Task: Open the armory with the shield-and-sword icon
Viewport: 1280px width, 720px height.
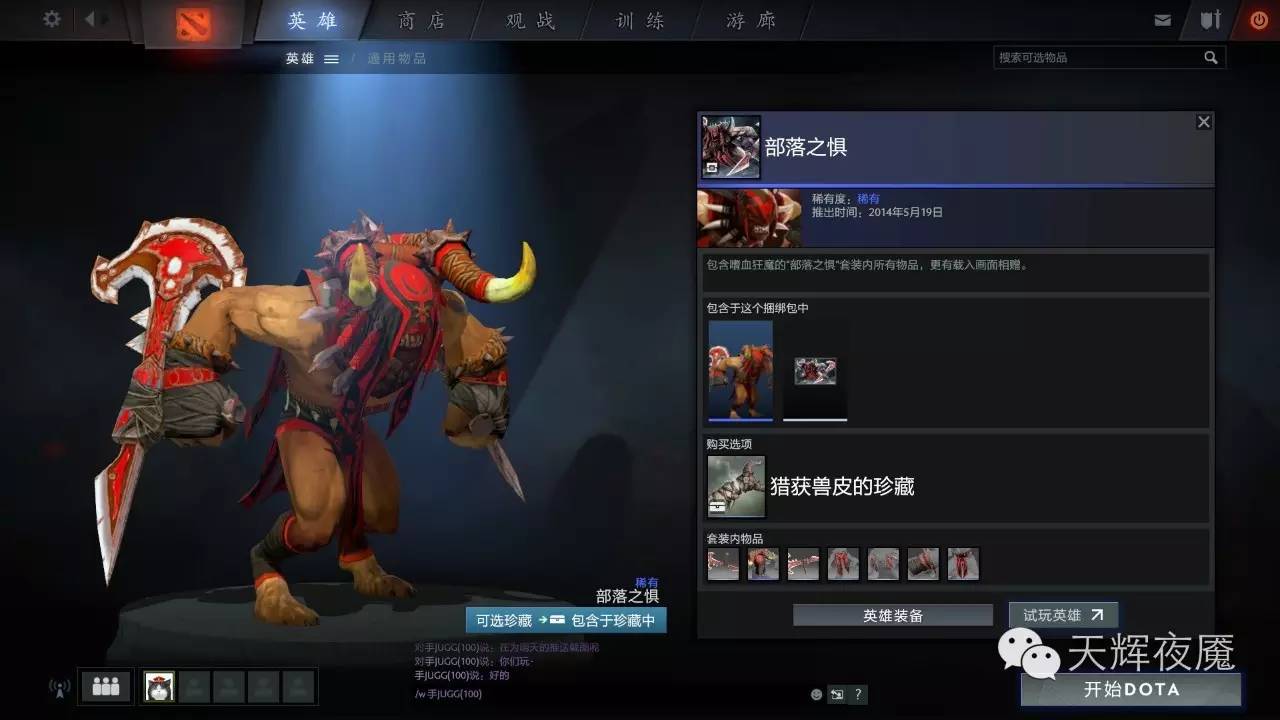Action: (1210, 18)
